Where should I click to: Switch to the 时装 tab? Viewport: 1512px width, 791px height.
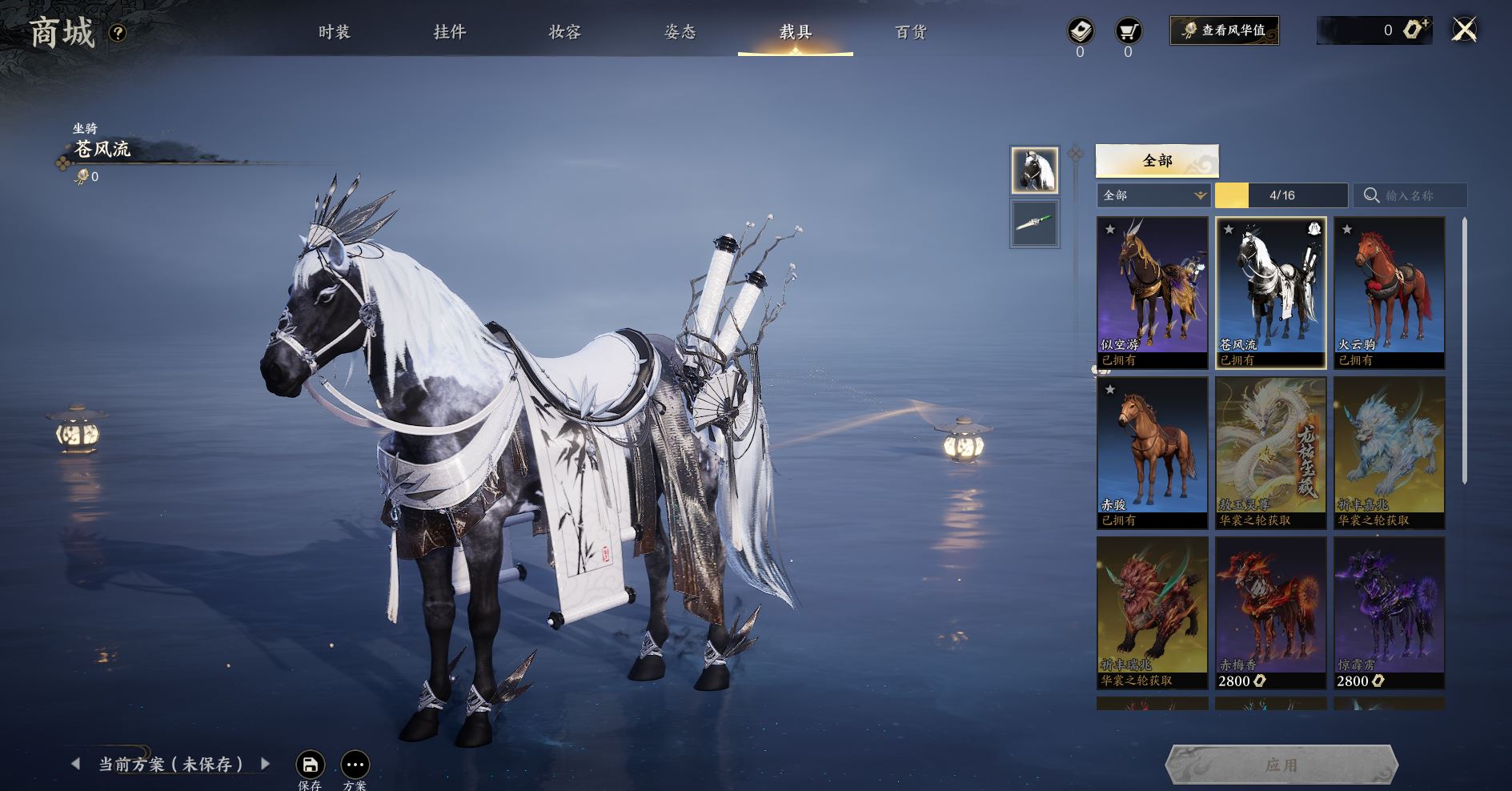(x=334, y=32)
